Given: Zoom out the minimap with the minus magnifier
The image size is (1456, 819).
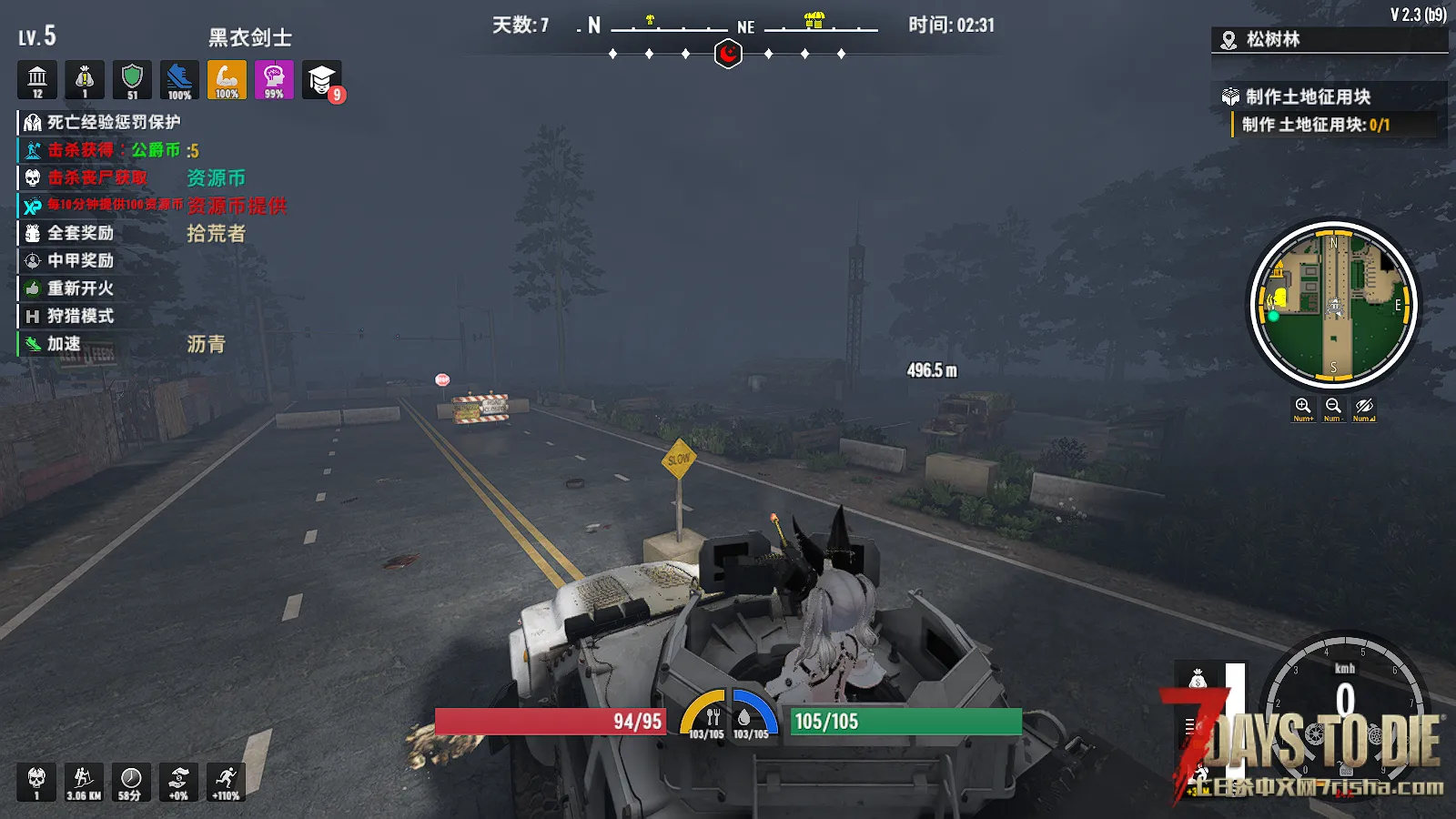Looking at the screenshot, I should (1333, 407).
